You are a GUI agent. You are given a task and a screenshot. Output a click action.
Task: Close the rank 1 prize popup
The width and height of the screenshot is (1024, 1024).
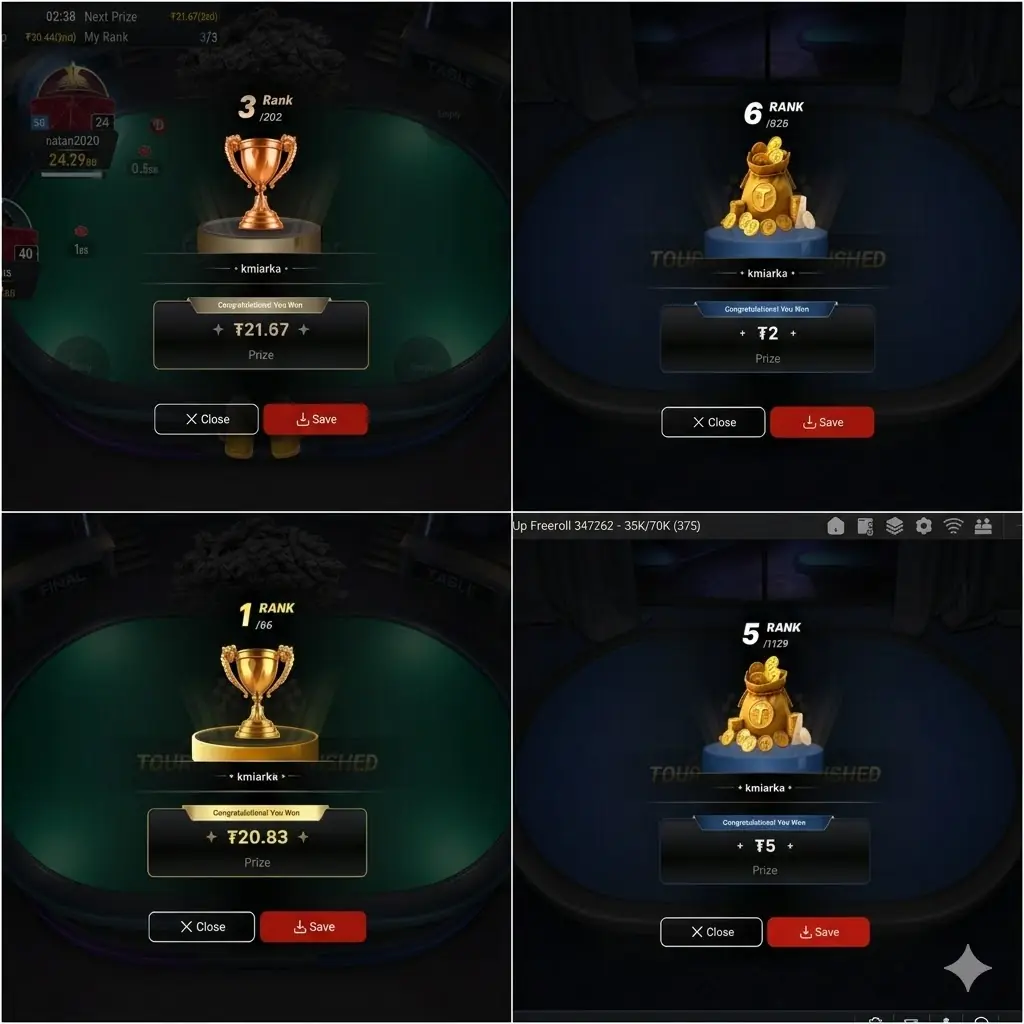pos(201,927)
